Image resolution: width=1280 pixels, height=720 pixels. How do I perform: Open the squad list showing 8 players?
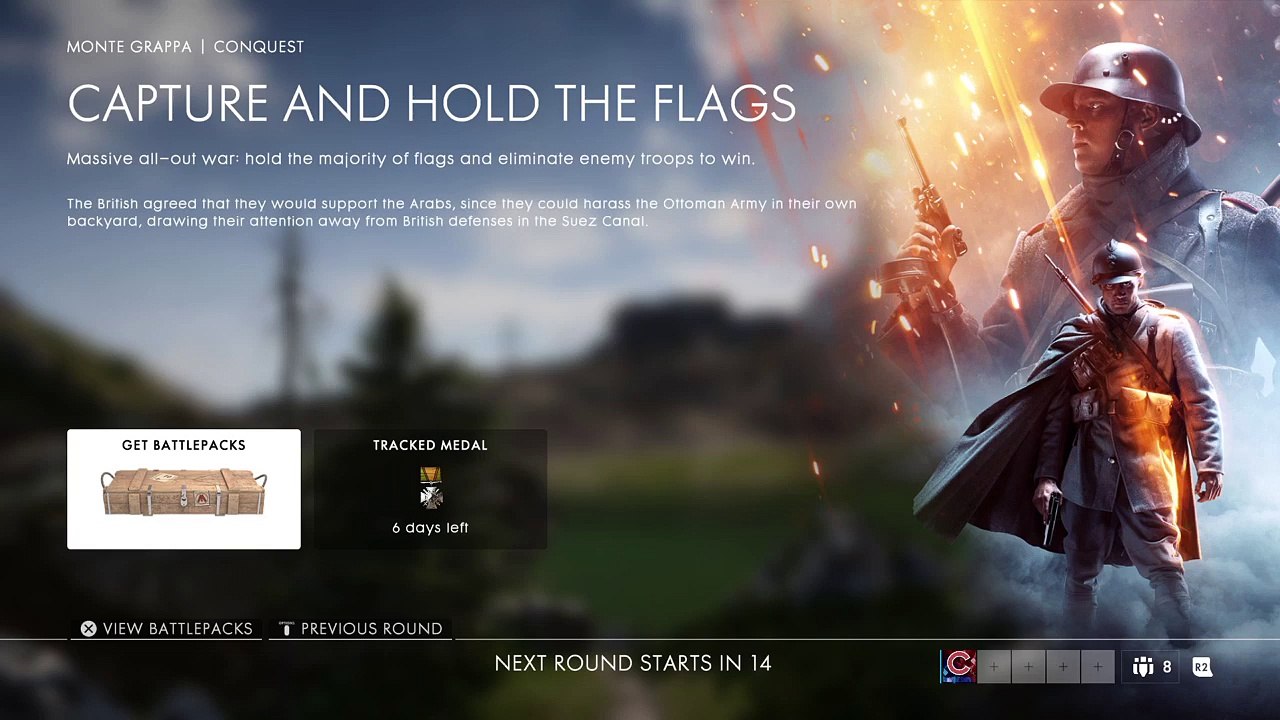pos(1152,666)
